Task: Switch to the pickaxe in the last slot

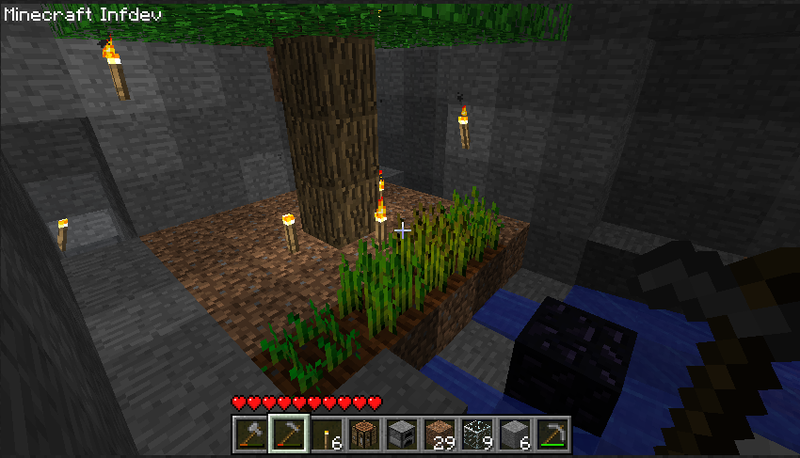Action: tap(553, 434)
